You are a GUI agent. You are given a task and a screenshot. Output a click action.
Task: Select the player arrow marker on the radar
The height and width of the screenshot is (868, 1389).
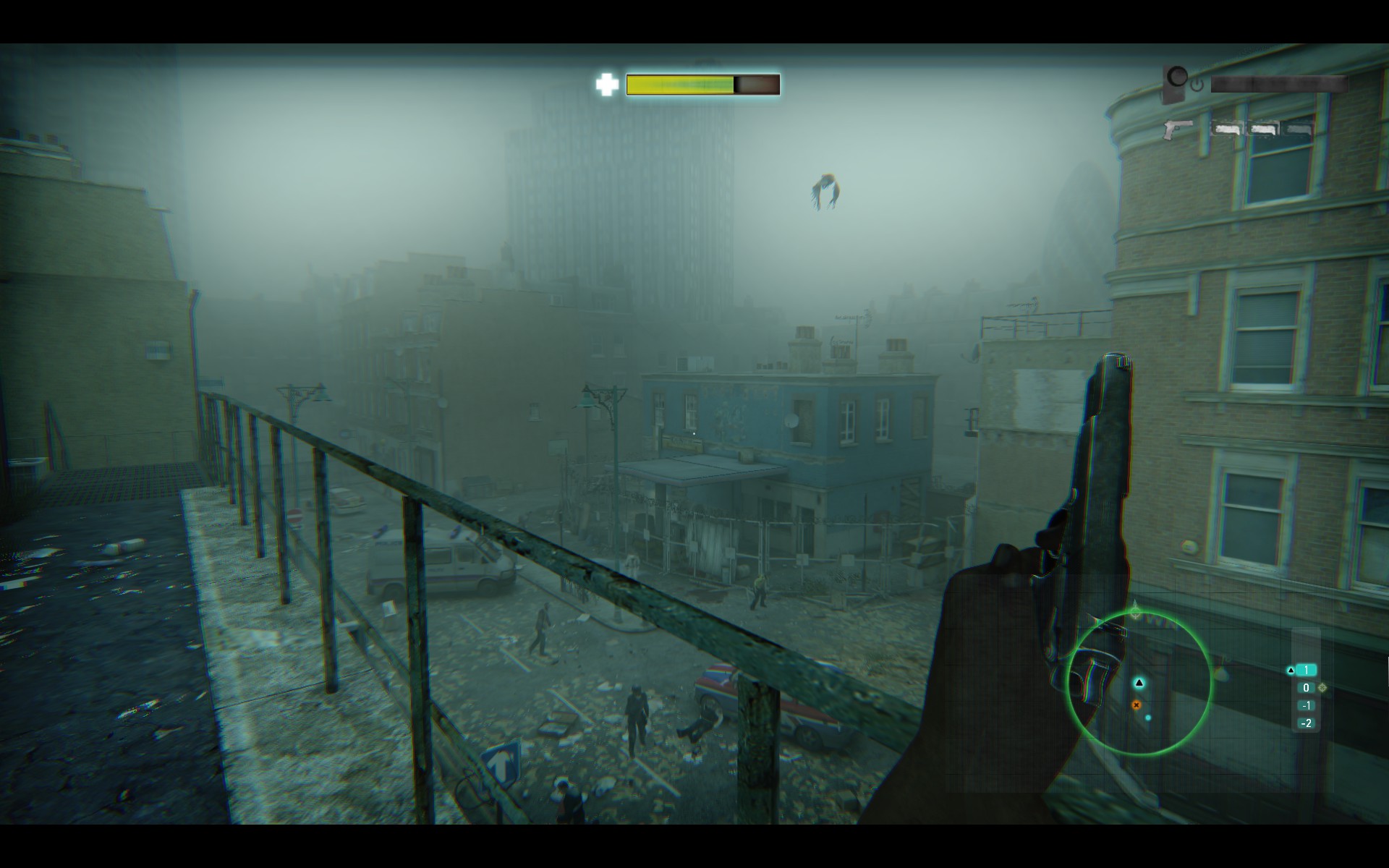click(1139, 682)
